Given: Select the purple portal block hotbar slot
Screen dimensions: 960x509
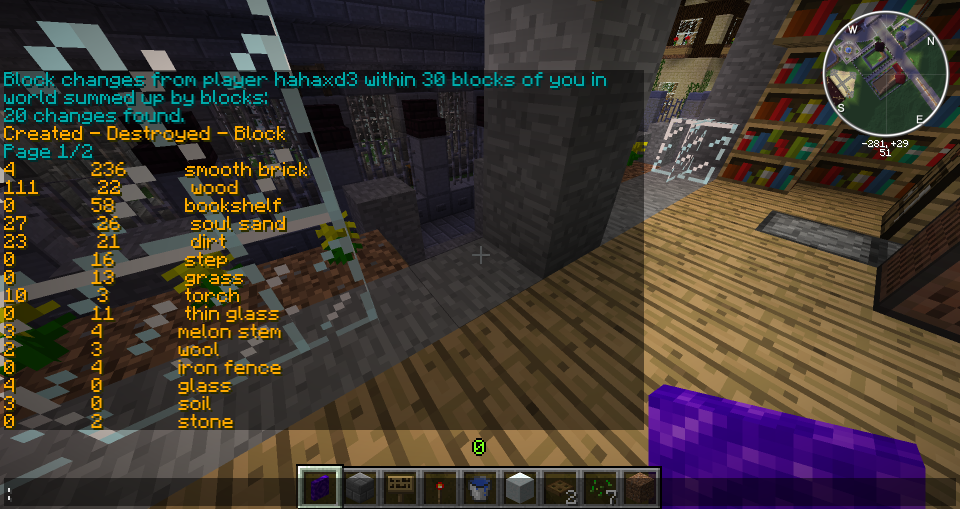Looking at the screenshot, I should [x=321, y=488].
